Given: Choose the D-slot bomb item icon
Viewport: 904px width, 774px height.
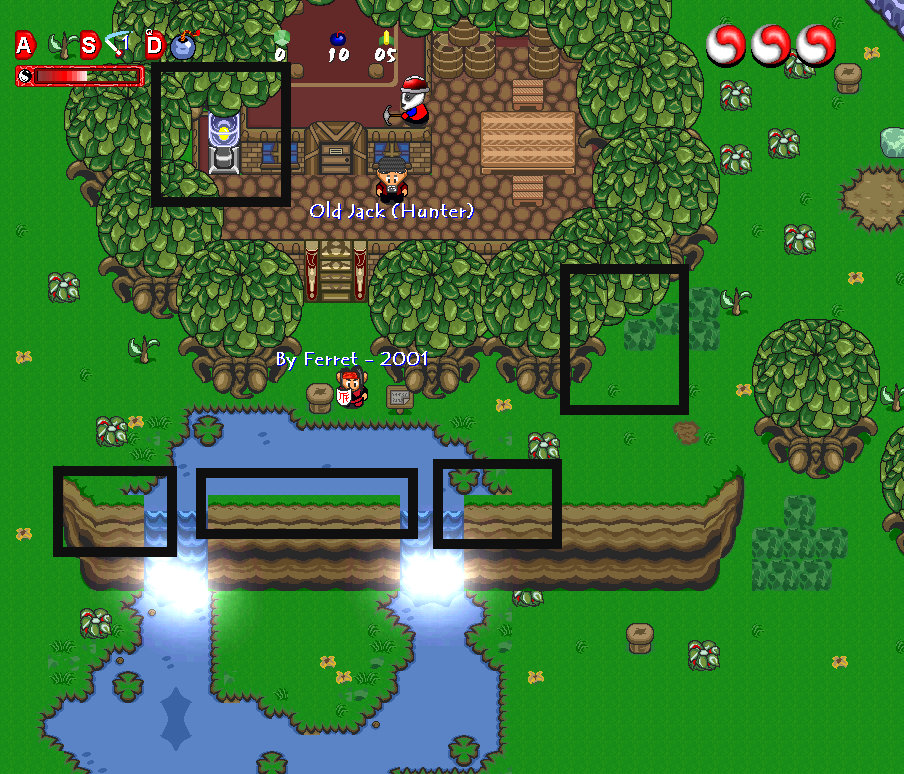Looking at the screenshot, I should pos(183,46).
